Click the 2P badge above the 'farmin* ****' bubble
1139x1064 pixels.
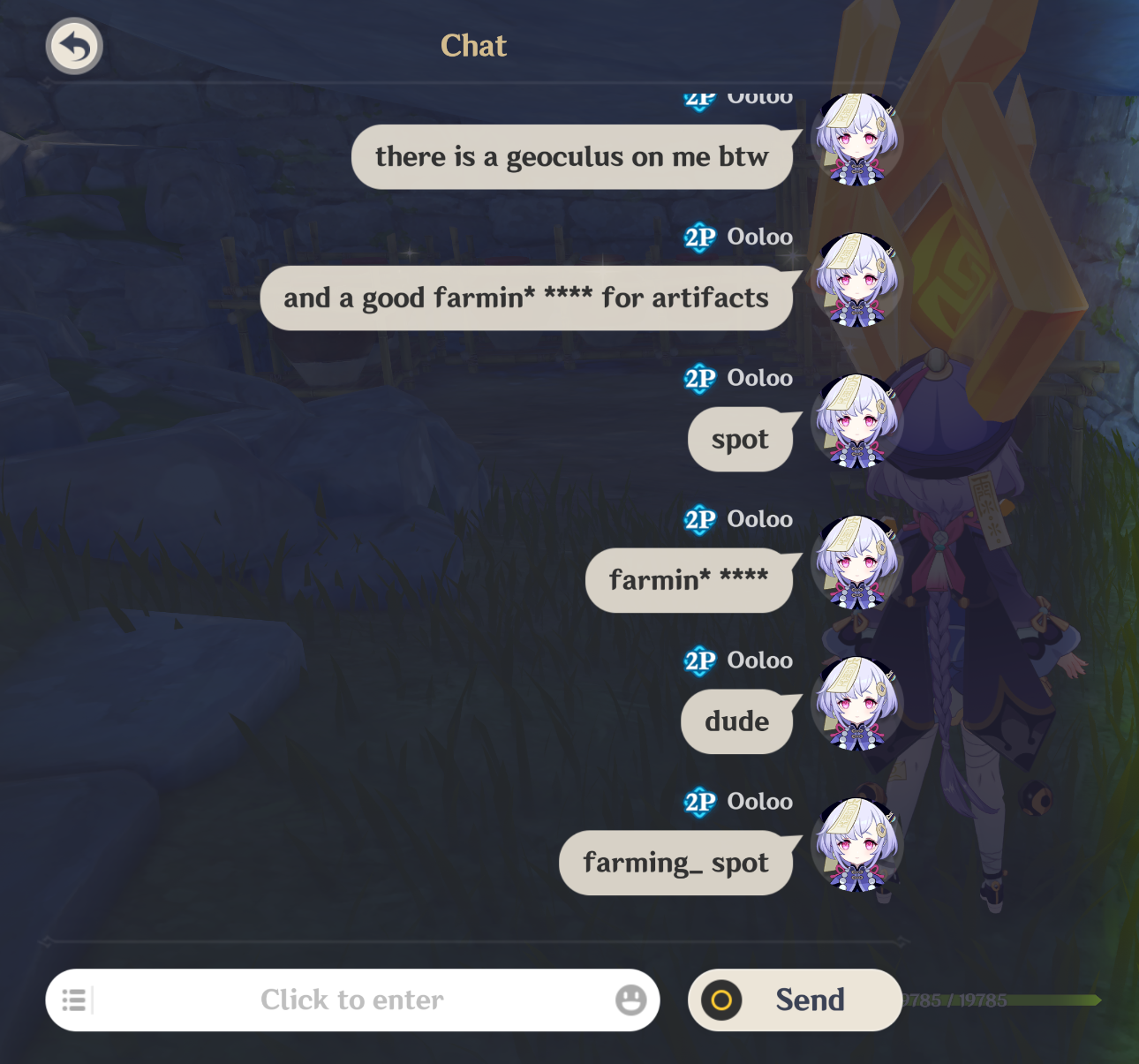point(698,518)
